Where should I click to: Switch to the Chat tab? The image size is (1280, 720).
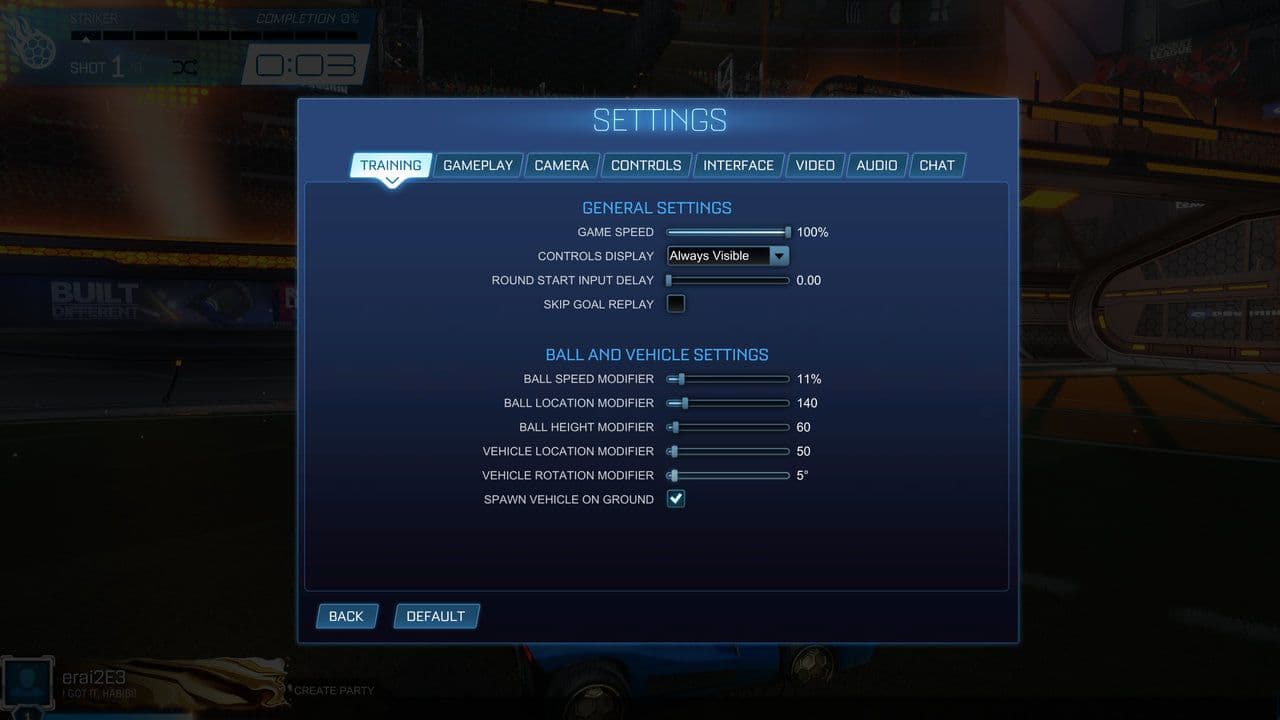point(937,165)
